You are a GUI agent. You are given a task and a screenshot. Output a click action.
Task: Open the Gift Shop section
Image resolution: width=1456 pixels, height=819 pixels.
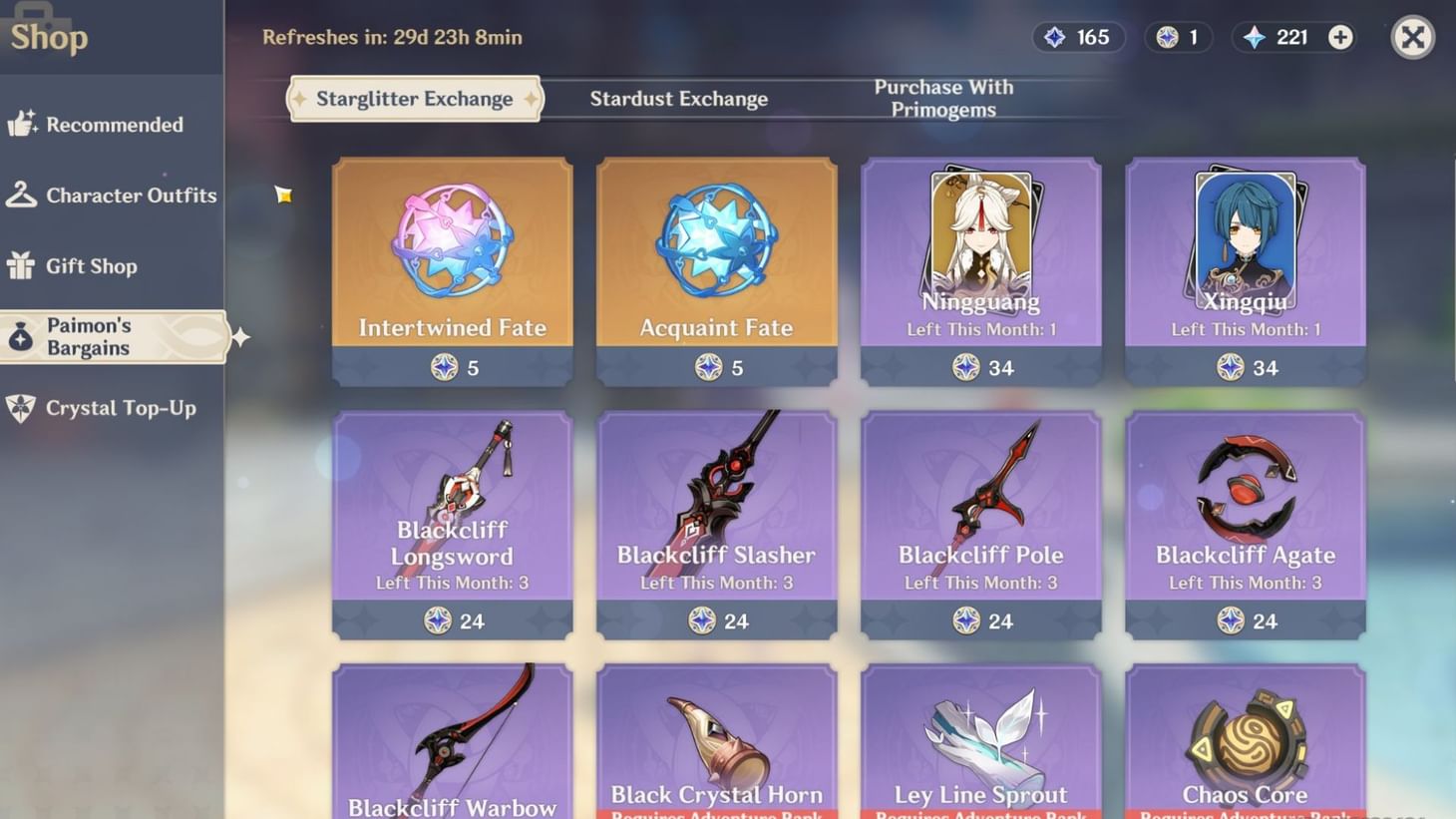[92, 266]
